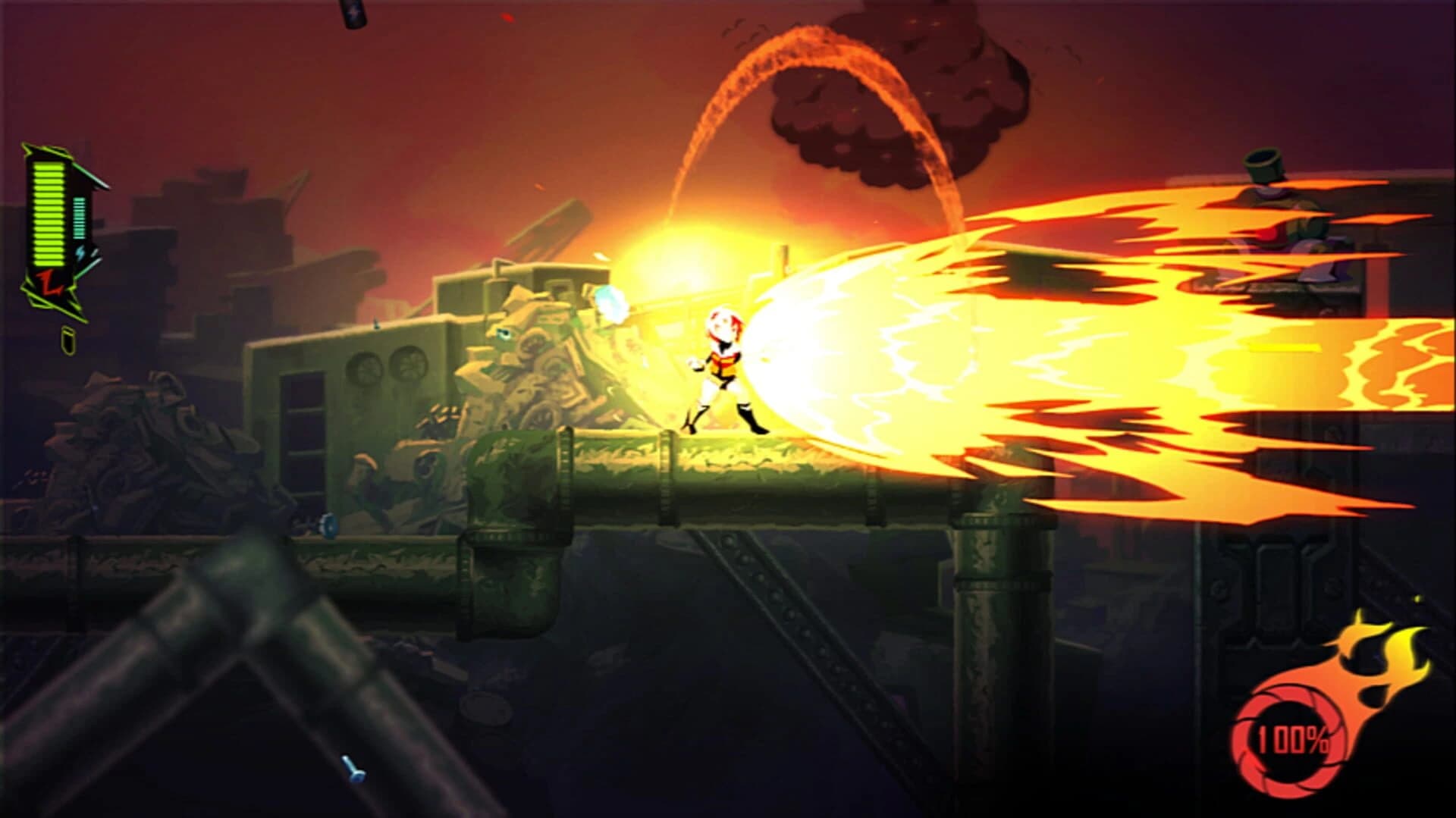Image resolution: width=1456 pixels, height=818 pixels.
Task: Click the blue lightning bolt icon on the HUD
Action: [79, 251]
